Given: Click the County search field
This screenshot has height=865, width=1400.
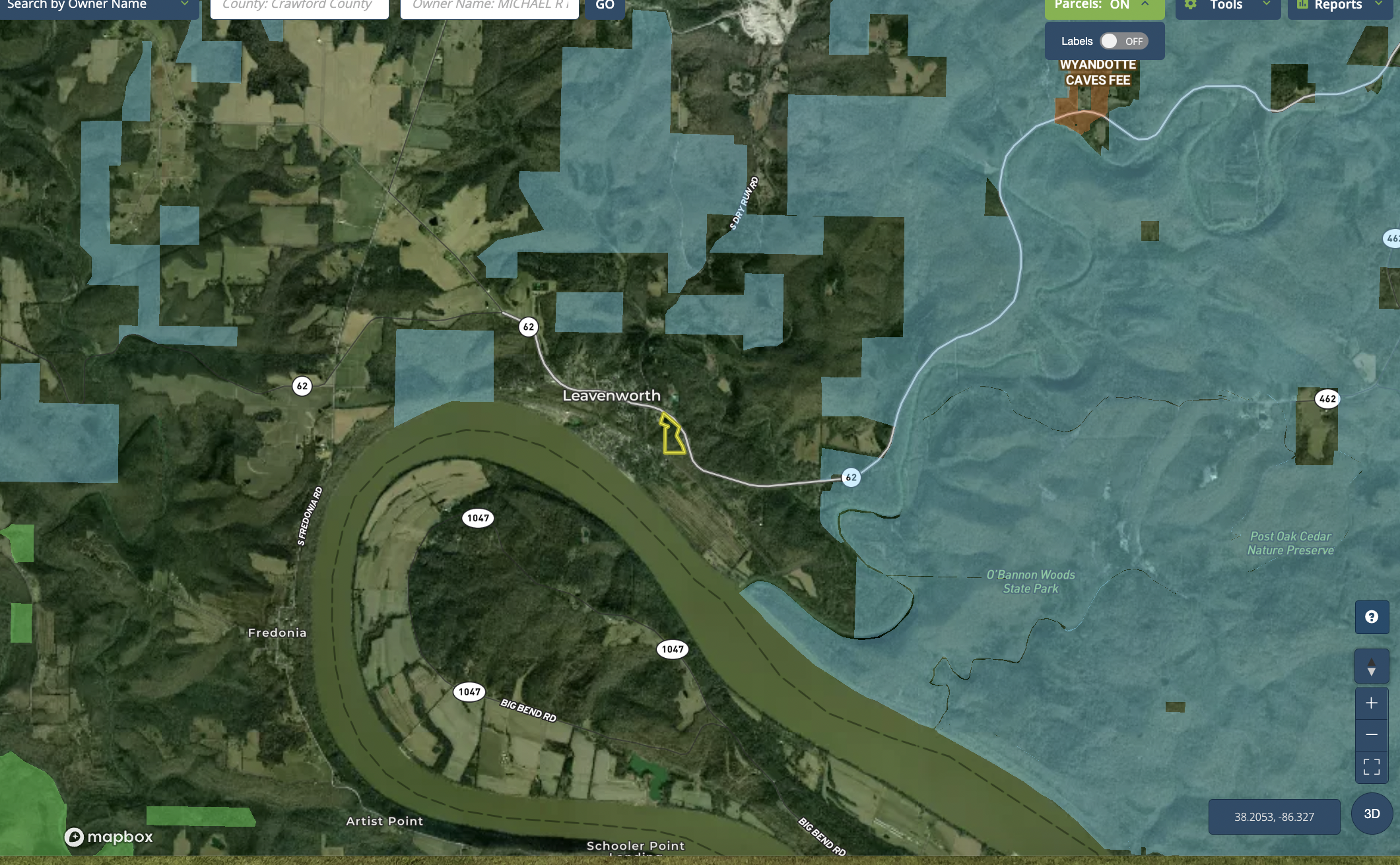Looking at the screenshot, I should pyautogui.click(x=299, y=6).
